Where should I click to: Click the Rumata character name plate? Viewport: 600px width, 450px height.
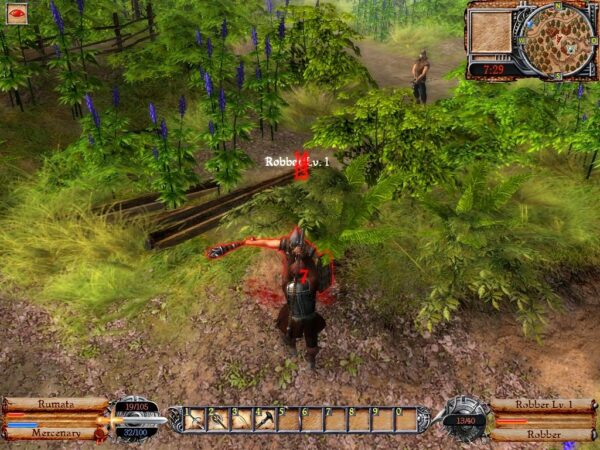coord(56,404)
